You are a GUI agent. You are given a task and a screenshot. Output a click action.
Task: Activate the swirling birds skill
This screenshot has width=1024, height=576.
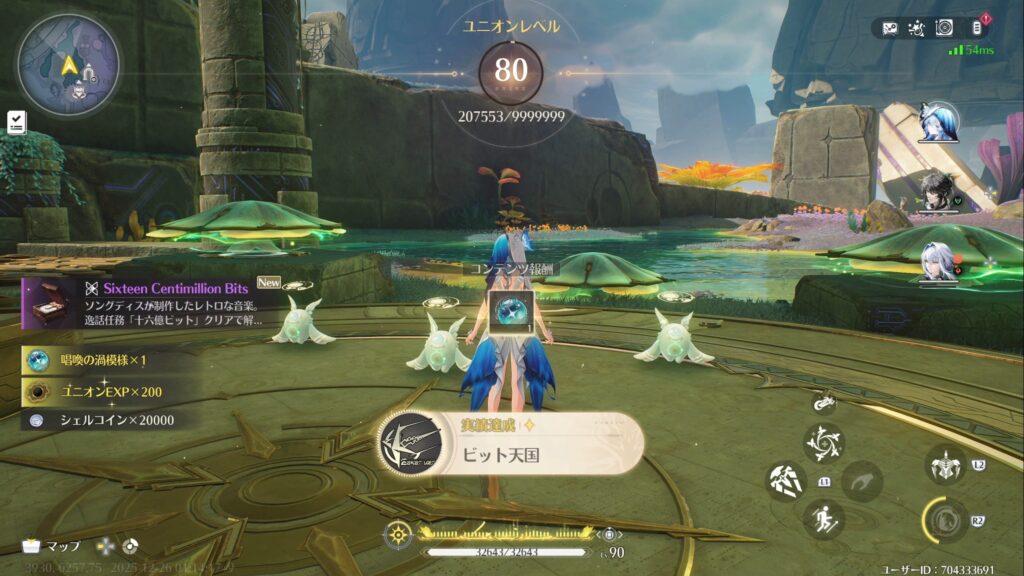tap(823, 443)
